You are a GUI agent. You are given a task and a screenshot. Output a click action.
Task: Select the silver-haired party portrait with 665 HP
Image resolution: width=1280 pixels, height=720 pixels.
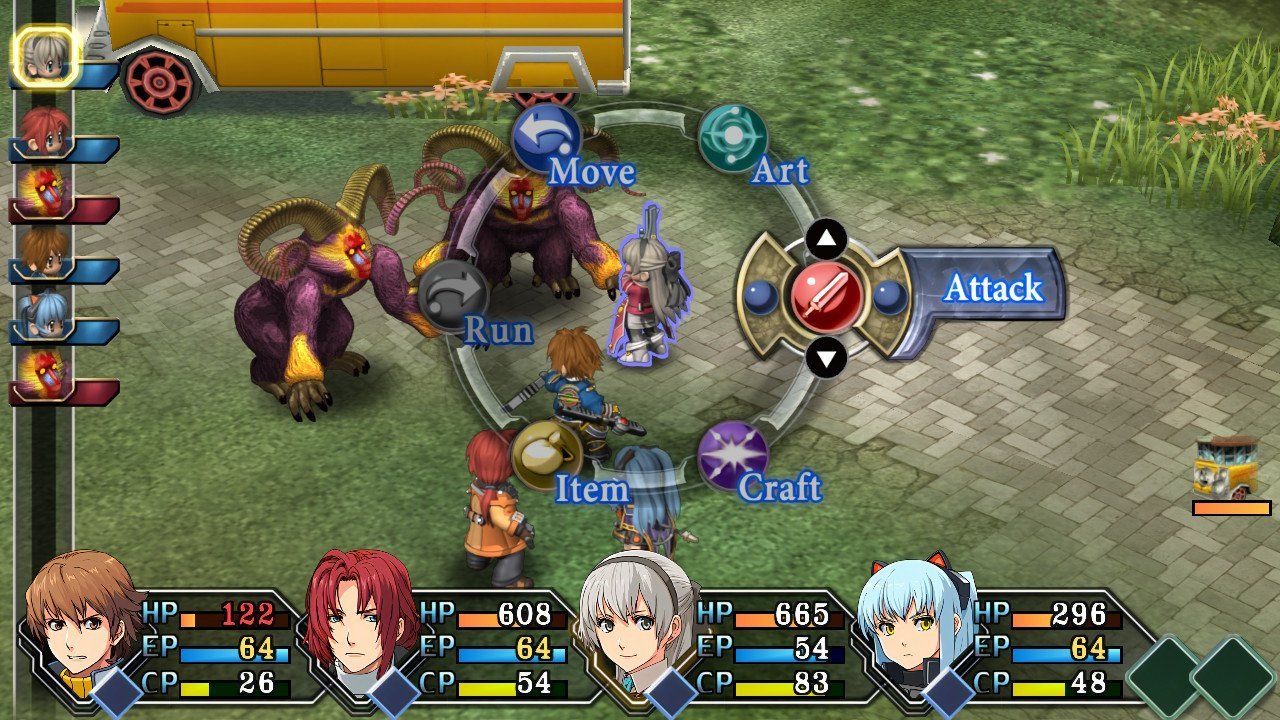click(x=636, y=617)
